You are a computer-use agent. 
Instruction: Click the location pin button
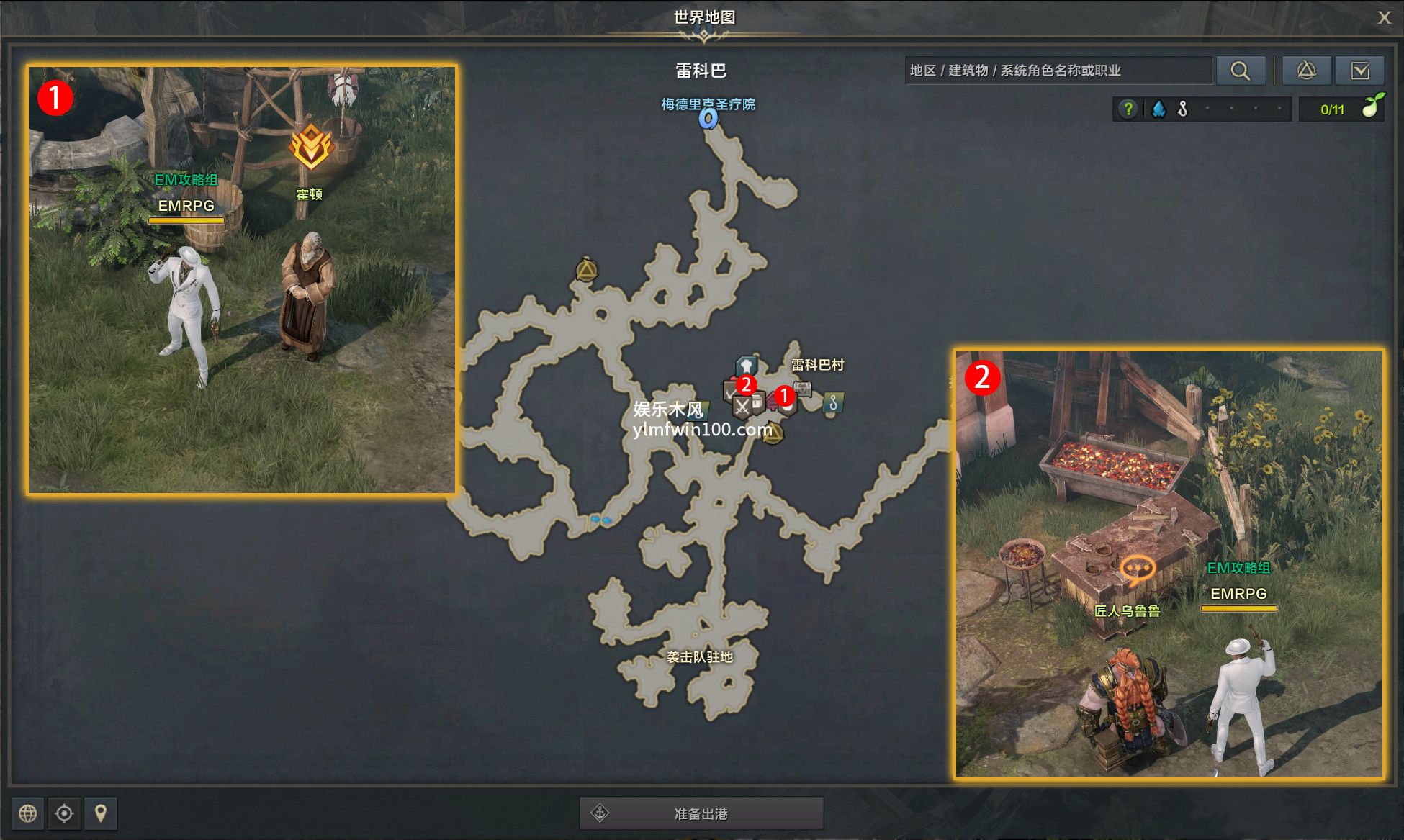(x=101, y=813)
